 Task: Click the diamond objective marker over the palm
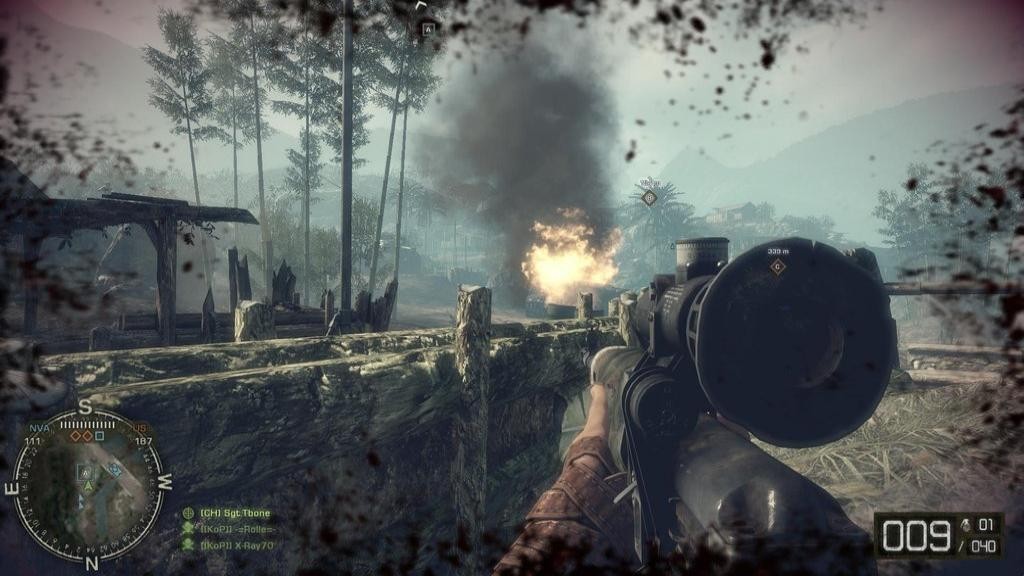(x=648, y=198)
